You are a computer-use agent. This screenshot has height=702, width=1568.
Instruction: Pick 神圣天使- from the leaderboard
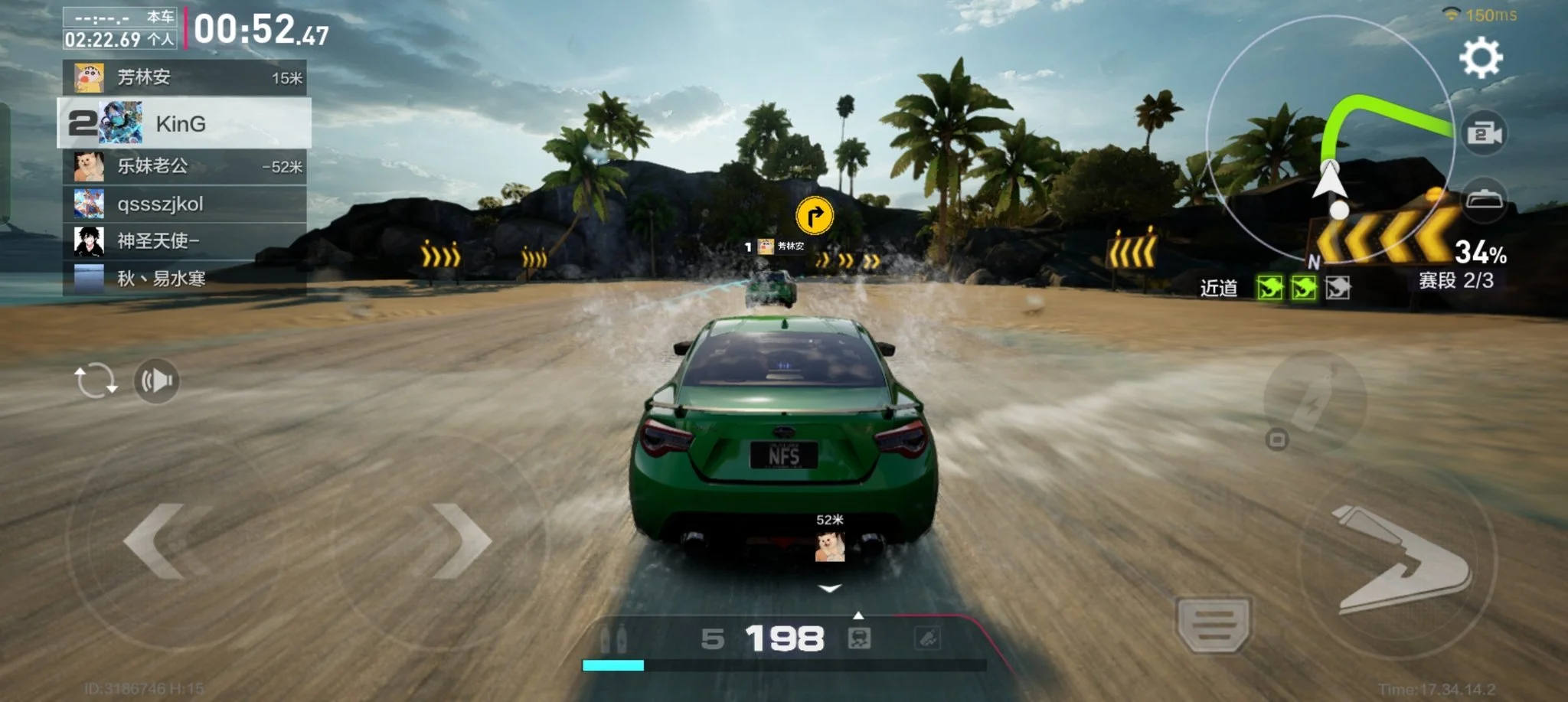coord(185,241)
